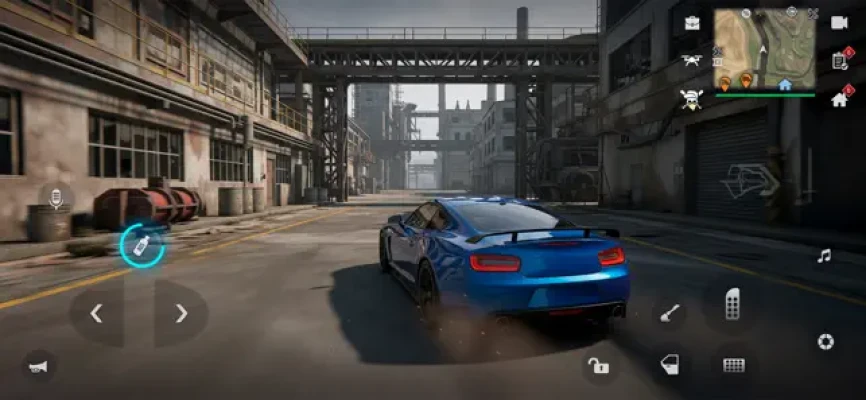Toggle the microphone voice chat
Viewport: 866px width, 400px height.
(56, 198)
